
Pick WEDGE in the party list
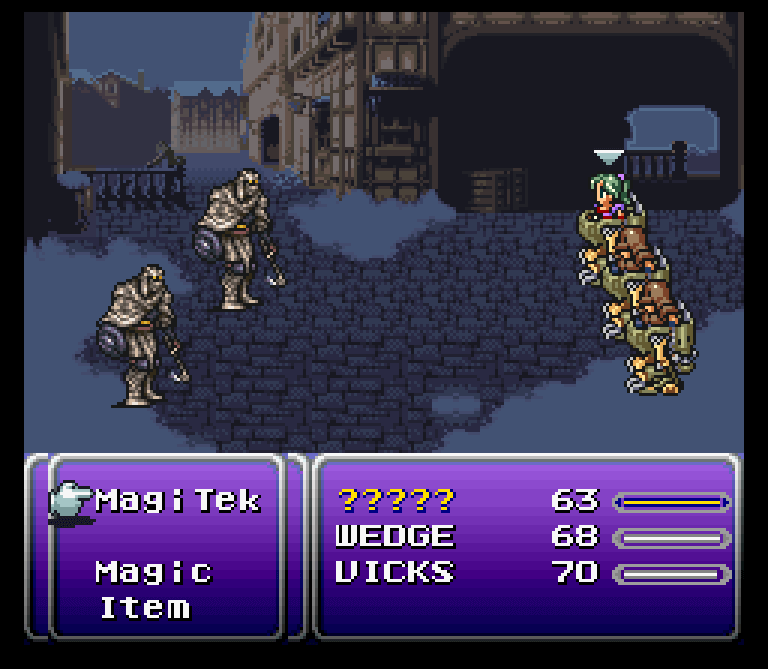point(394,537)
